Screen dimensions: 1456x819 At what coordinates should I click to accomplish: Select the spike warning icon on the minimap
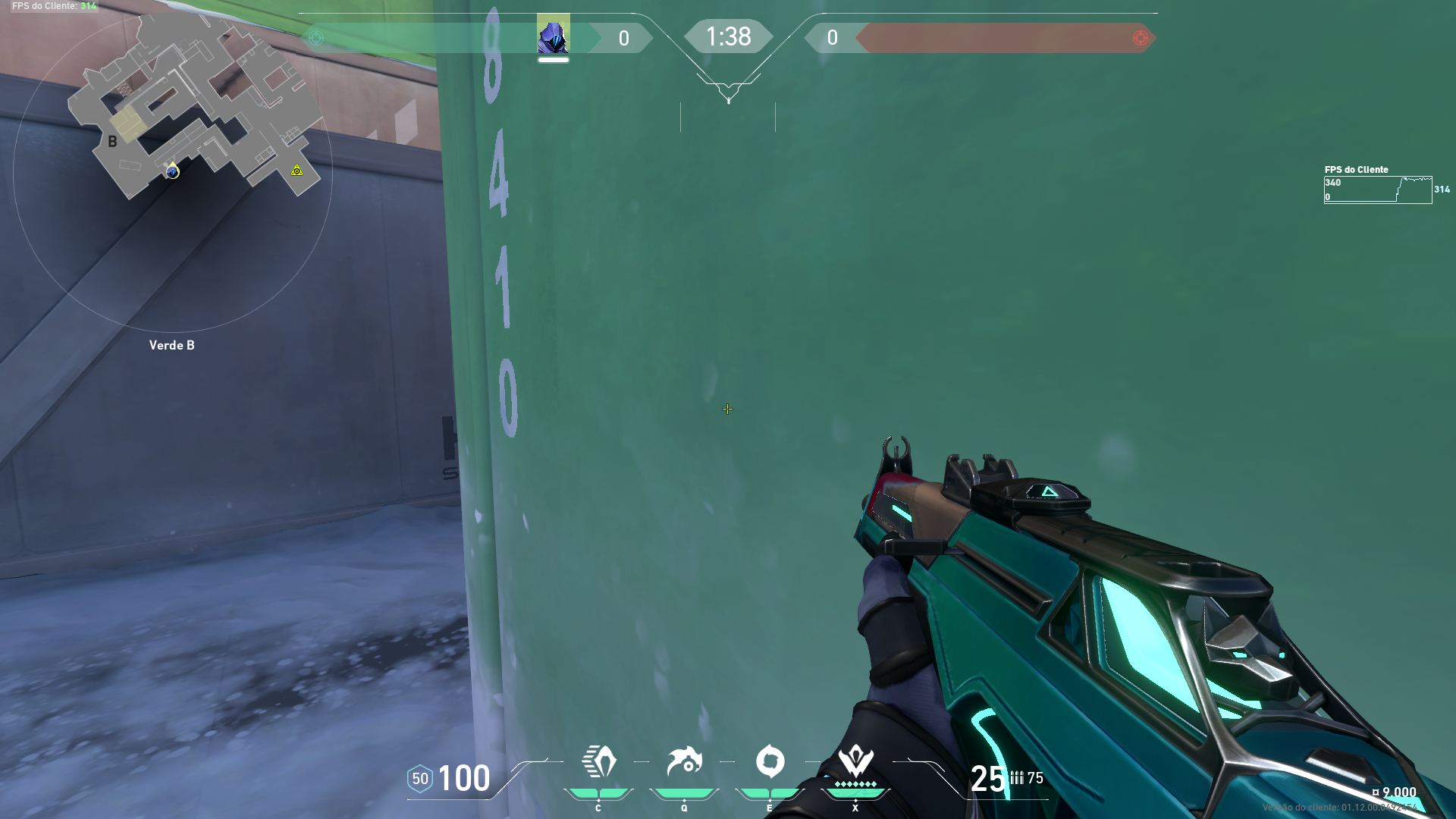click(295, 172)
